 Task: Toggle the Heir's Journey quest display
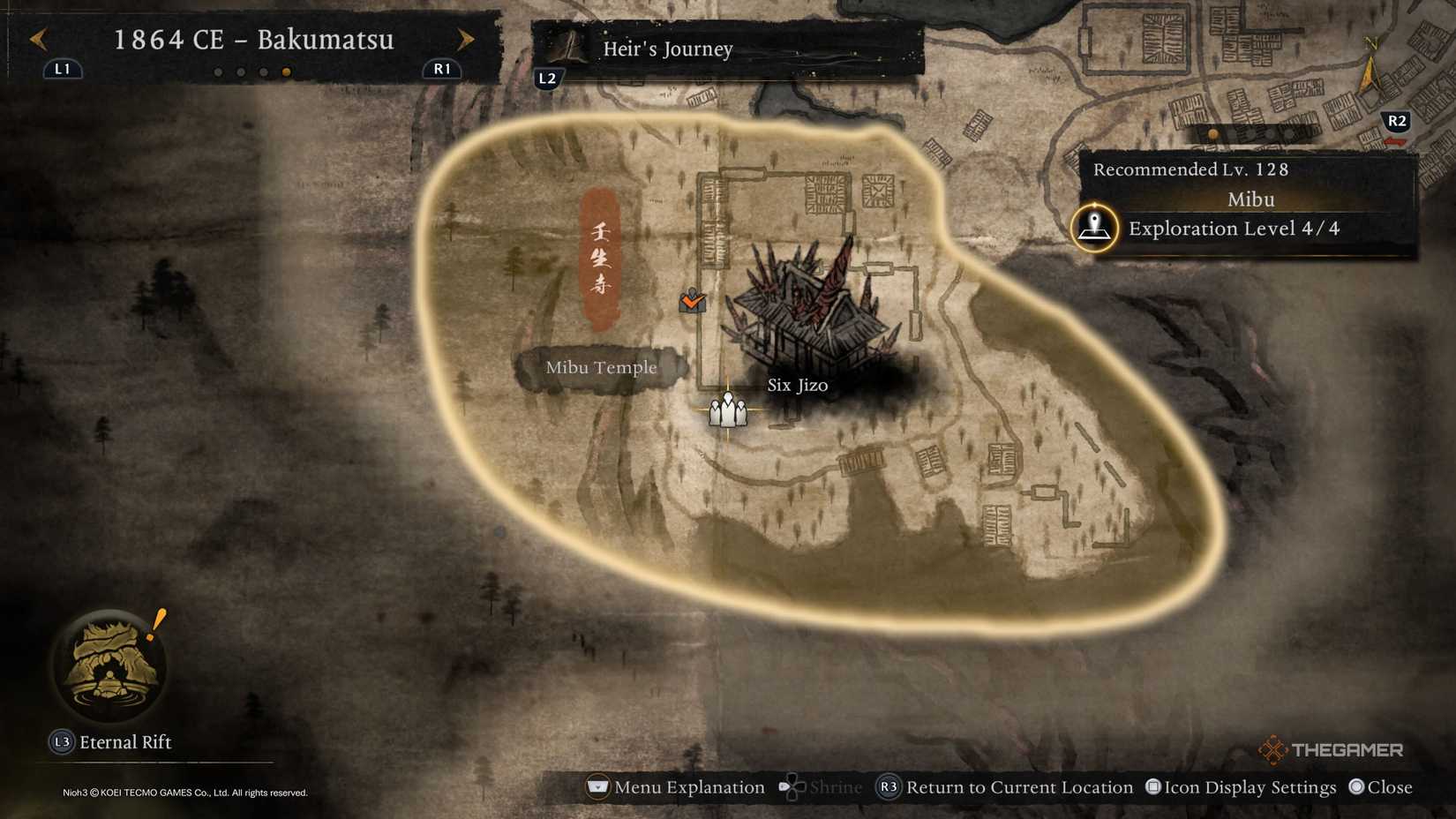pos(549,77)
